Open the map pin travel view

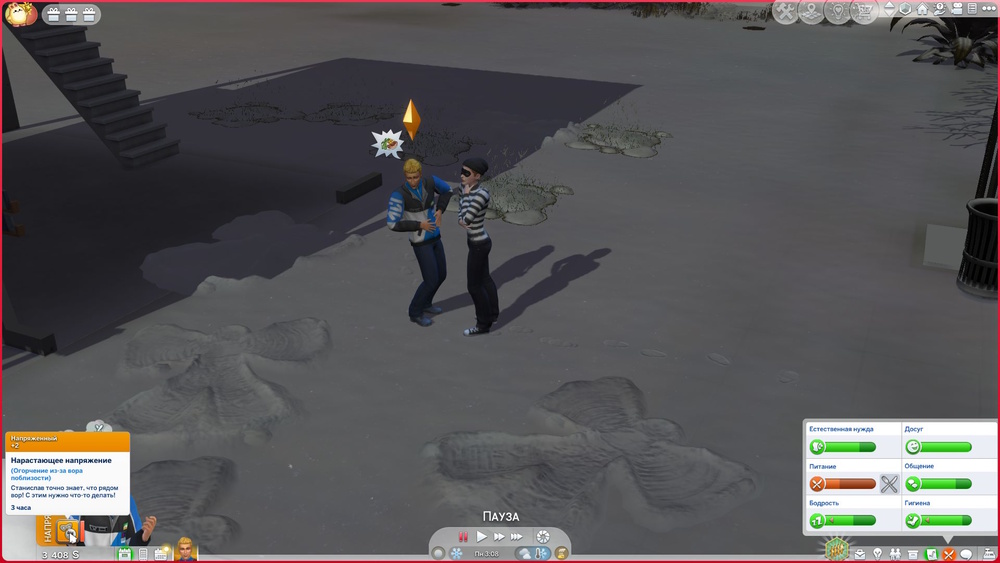(812, 12)
